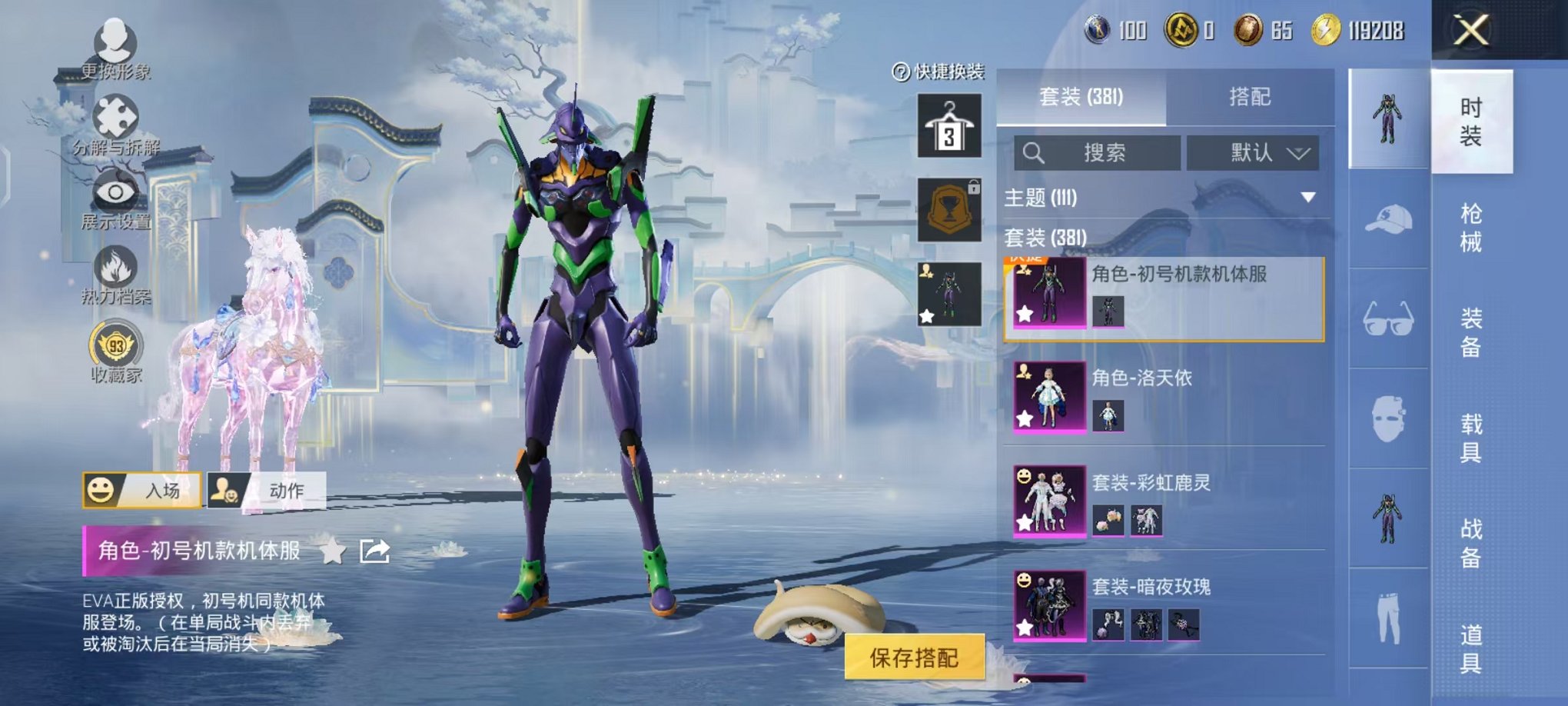The image size is (1568, 706).
Task: Share the outfit via the share icon
Action: click(x=374, y=551)
